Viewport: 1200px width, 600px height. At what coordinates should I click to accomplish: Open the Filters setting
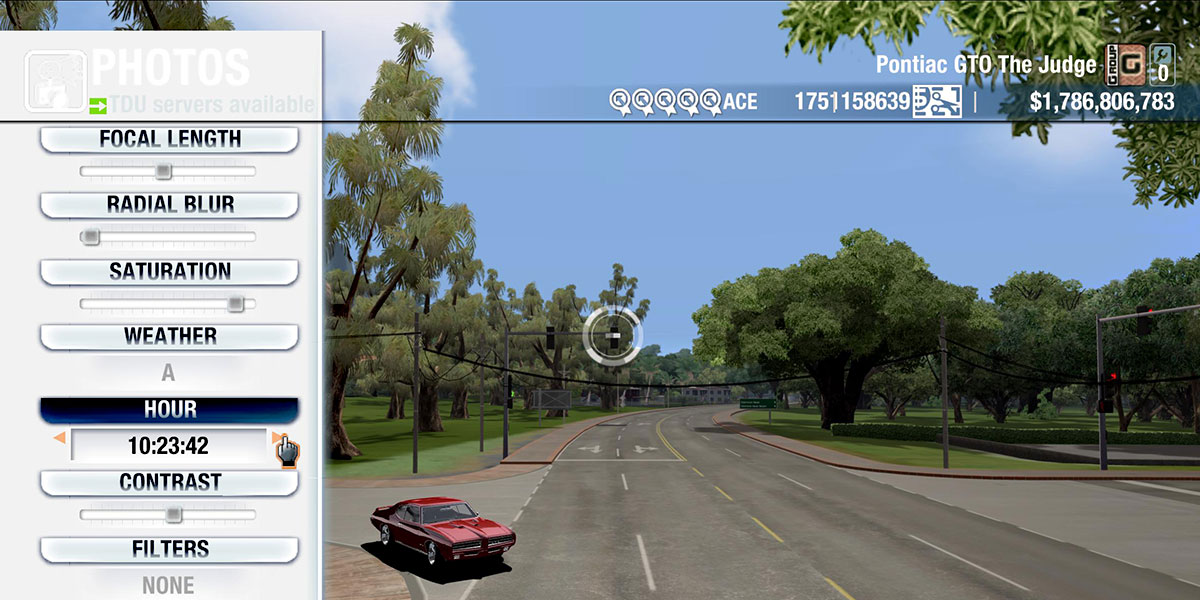[x=169, y=549]
